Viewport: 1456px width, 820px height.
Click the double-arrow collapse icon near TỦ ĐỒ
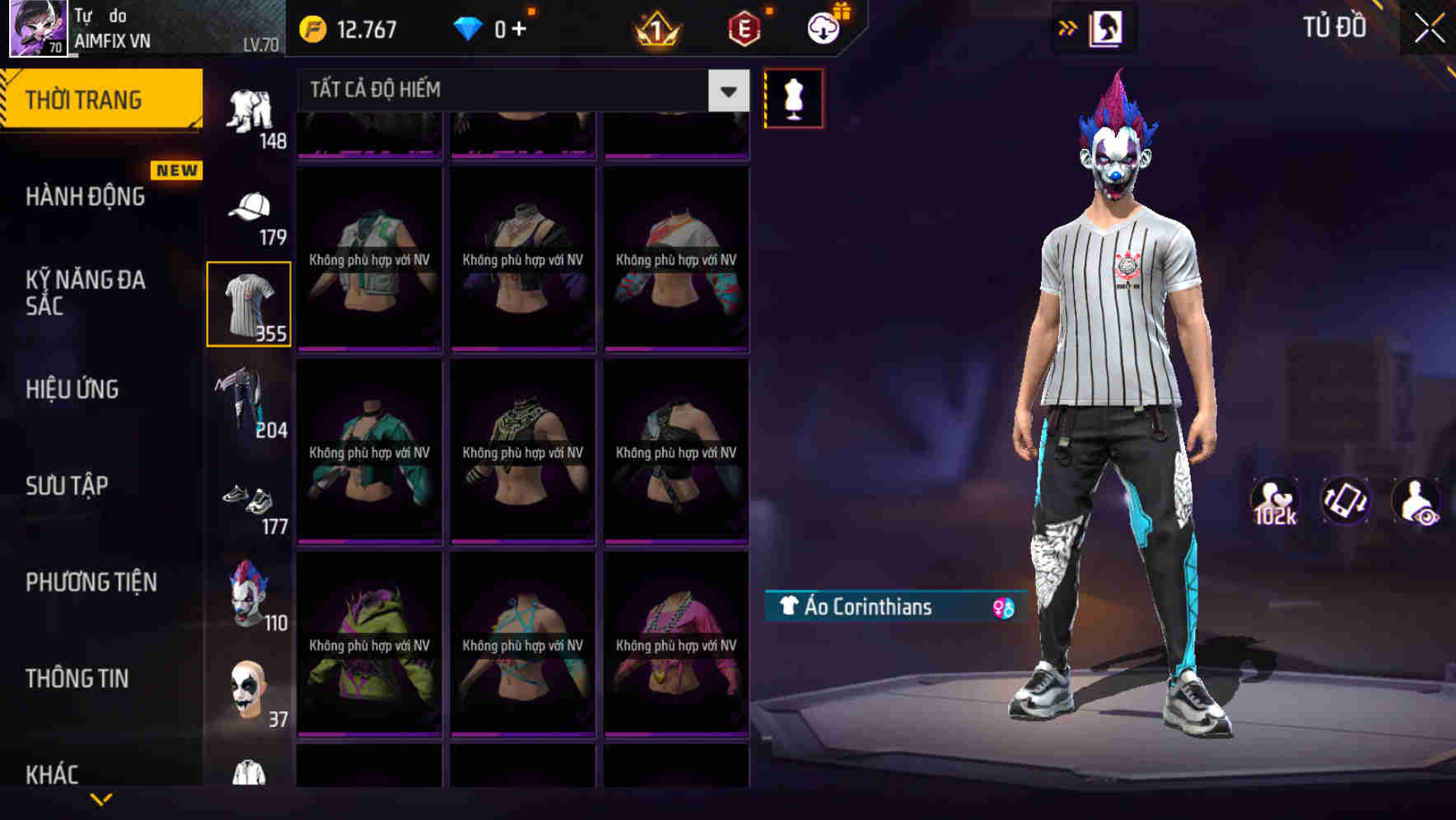1066,27
